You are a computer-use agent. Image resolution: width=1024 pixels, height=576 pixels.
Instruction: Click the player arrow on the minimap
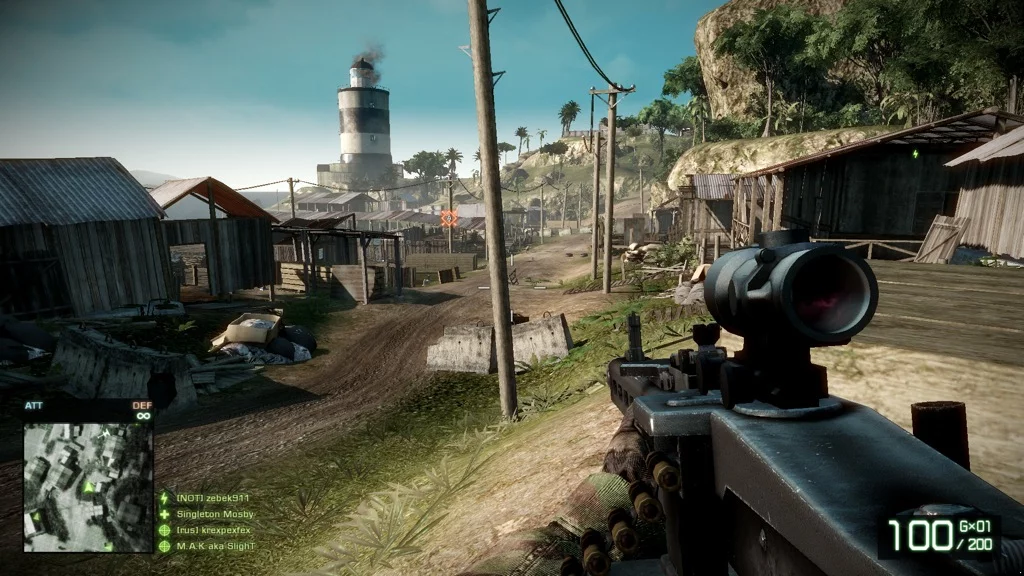89,487
